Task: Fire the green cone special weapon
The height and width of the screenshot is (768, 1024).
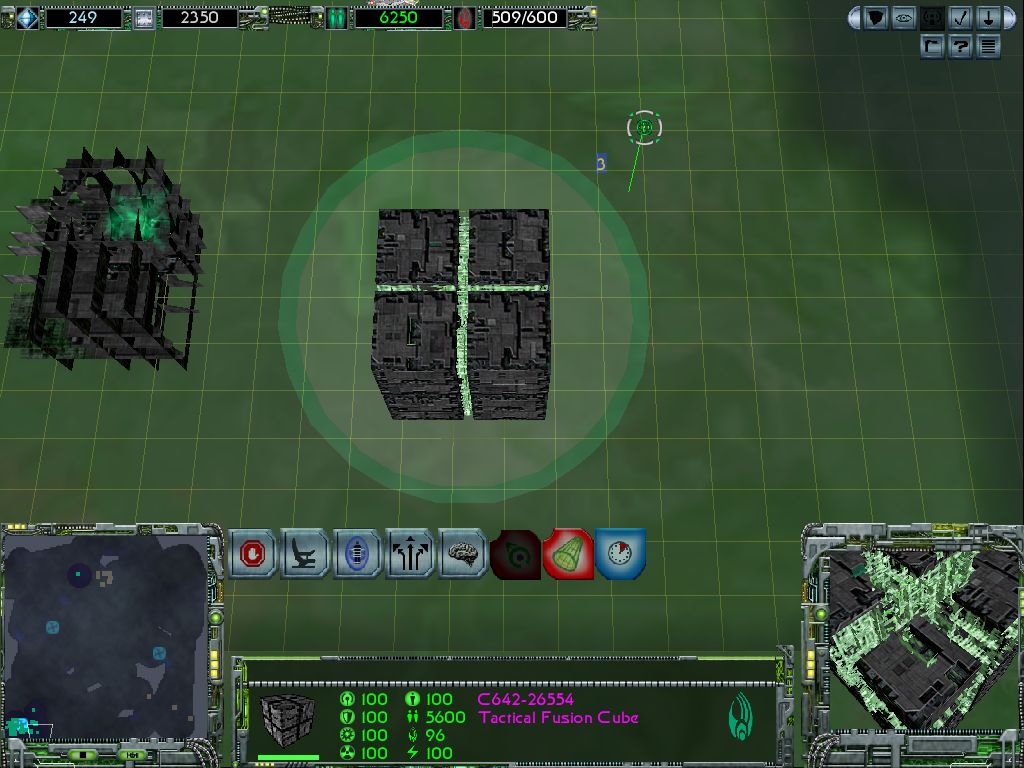Action: (568, 554)
